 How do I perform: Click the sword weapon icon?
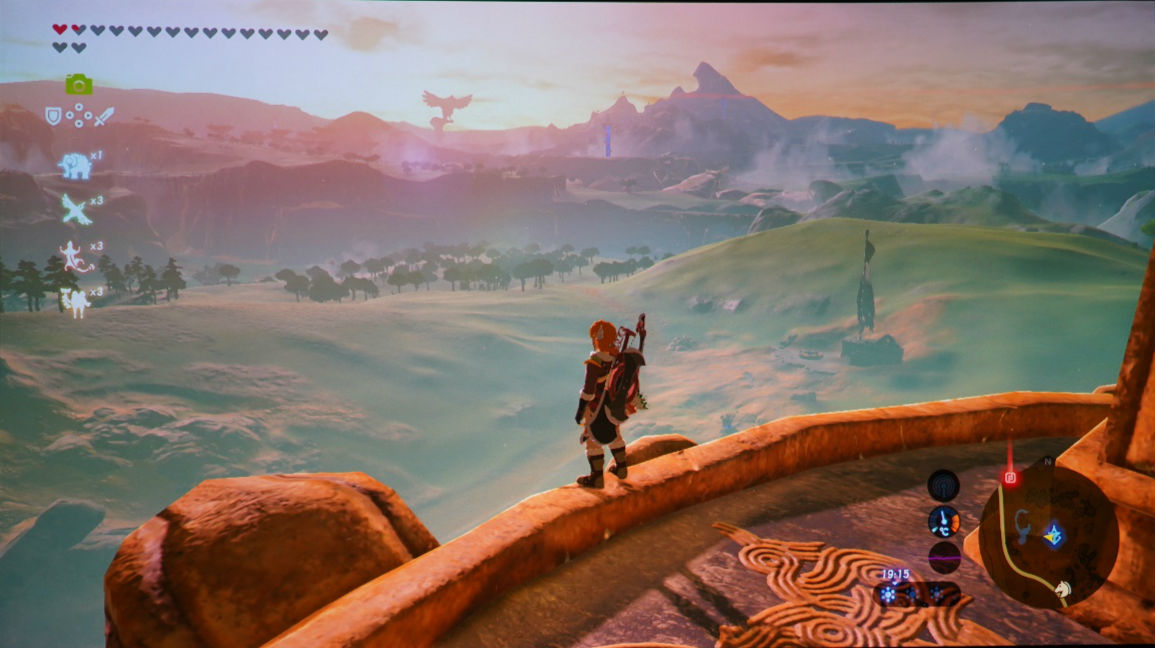click(104, 116)
